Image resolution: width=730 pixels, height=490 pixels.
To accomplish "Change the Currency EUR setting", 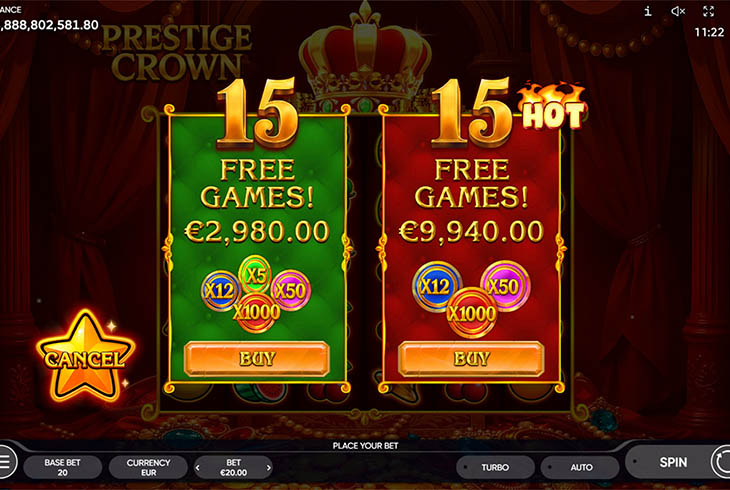I will coord(148,467).
